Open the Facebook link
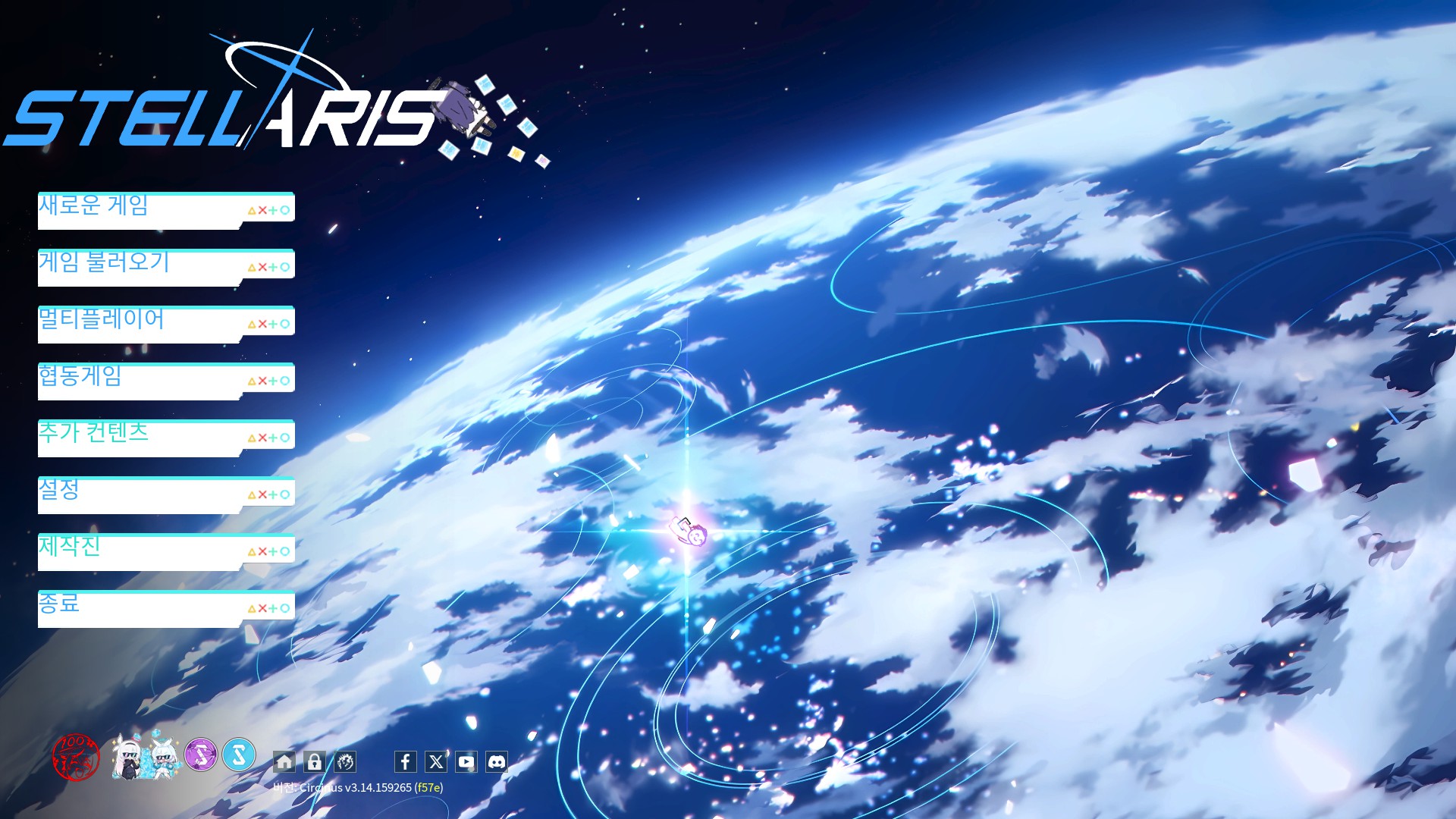1456x819 pixels. click(406, 761)
